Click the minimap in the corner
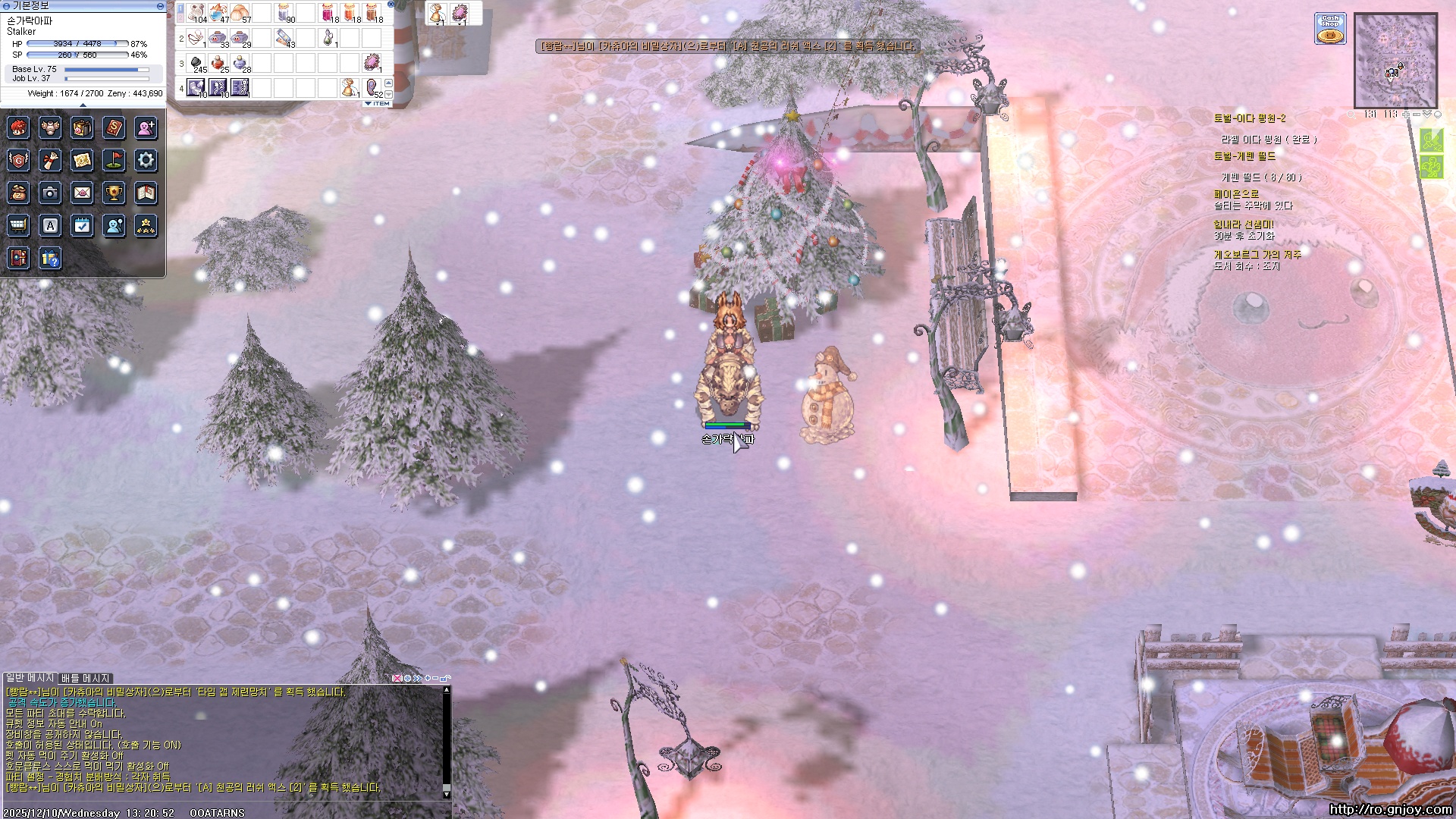This screenshot has height=819, width=1456. [1395, 60]
